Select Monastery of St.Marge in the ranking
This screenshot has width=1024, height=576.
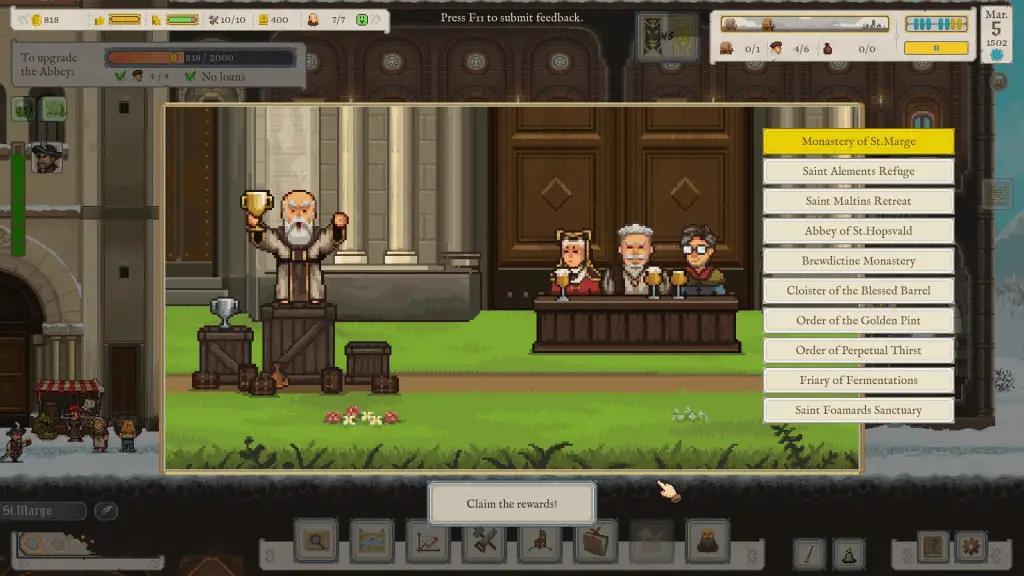pos(858,142)
